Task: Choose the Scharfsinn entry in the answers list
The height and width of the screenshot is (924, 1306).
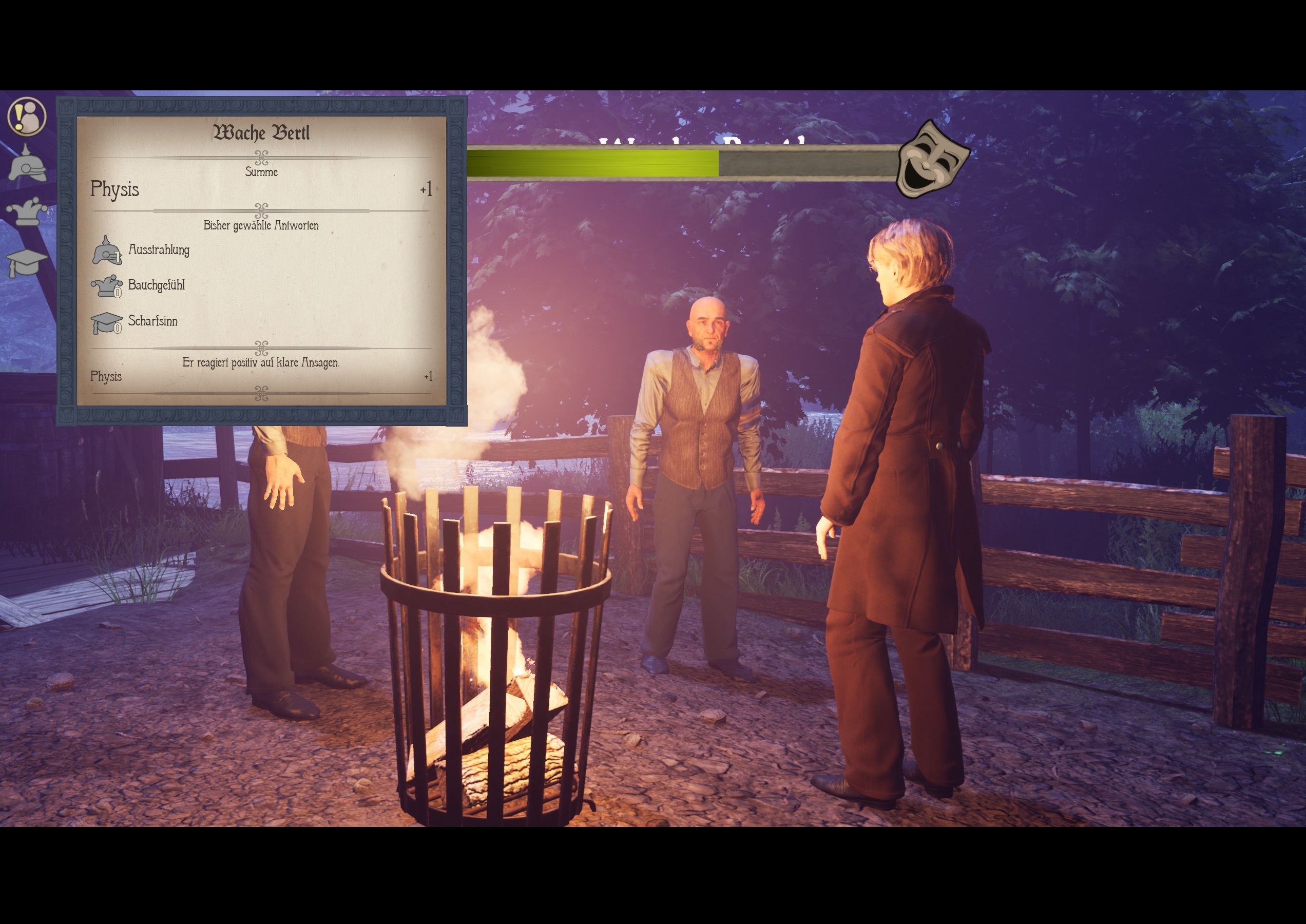Action: (152, 321)
